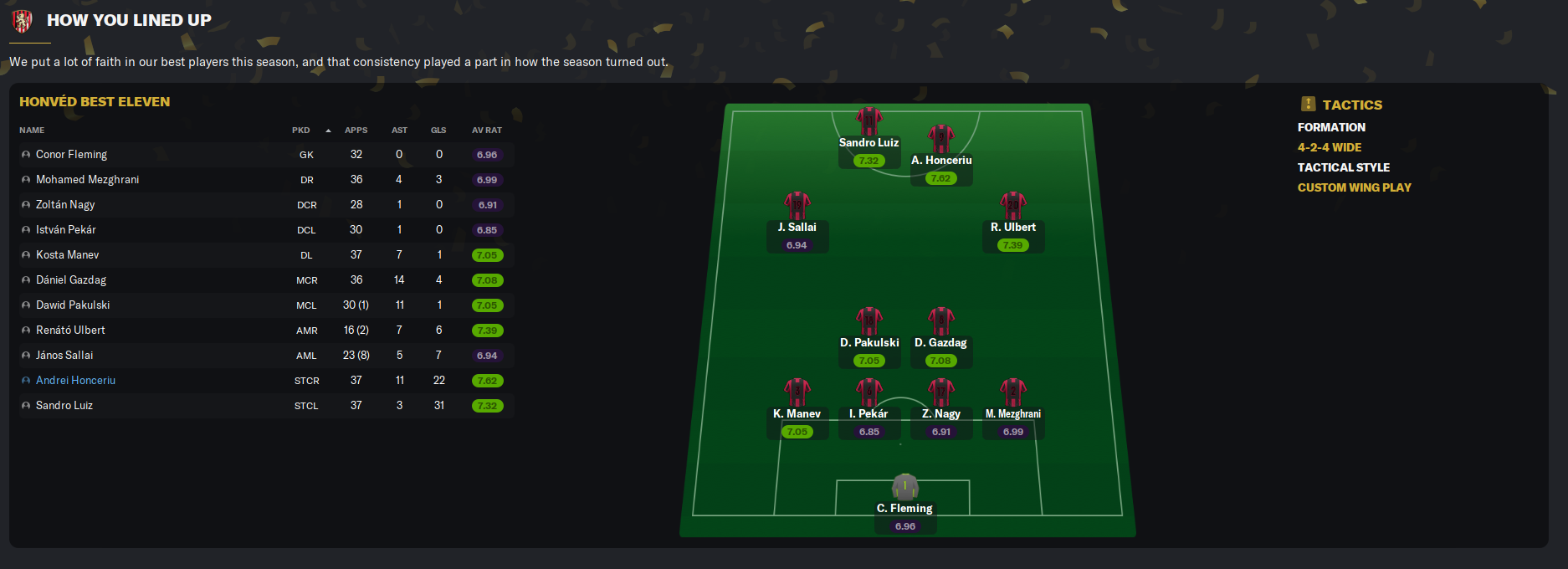Sort the table by the PKD column
1568x569 pixels.
tap(301, 131)
